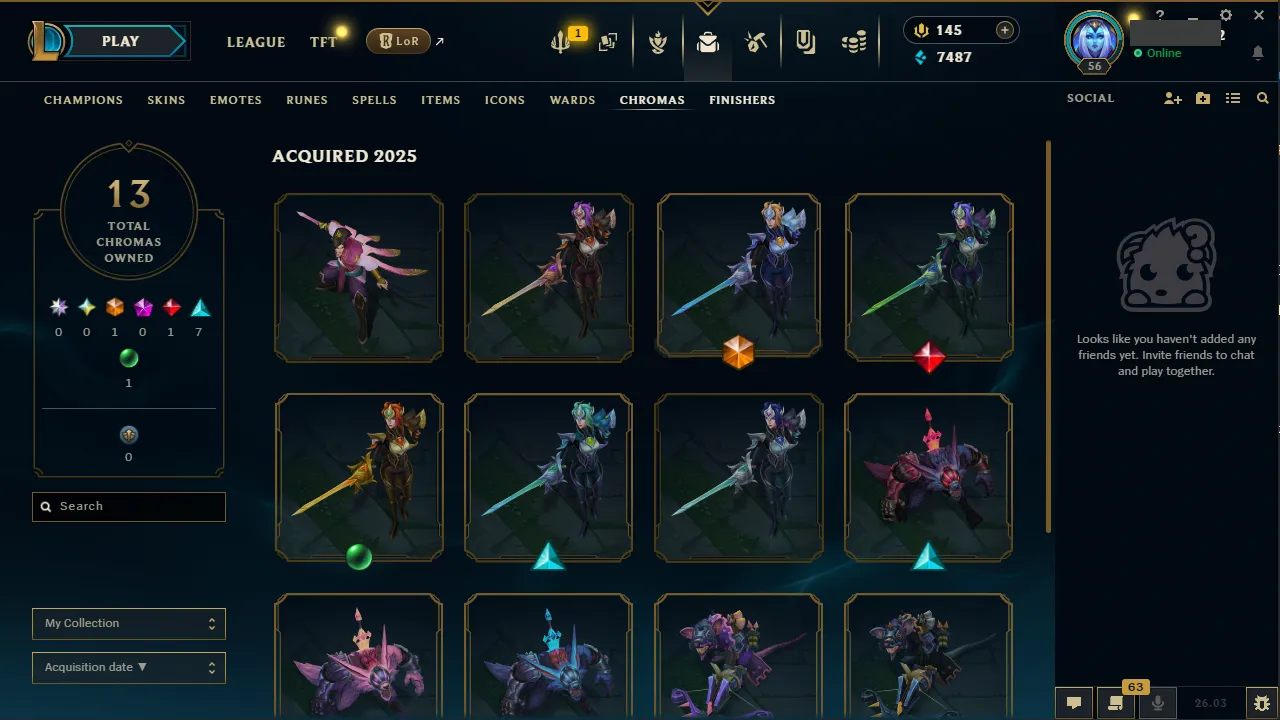Open the My Collection dropdown
This screenshot has width=1280, height=720.
(128, 623)
